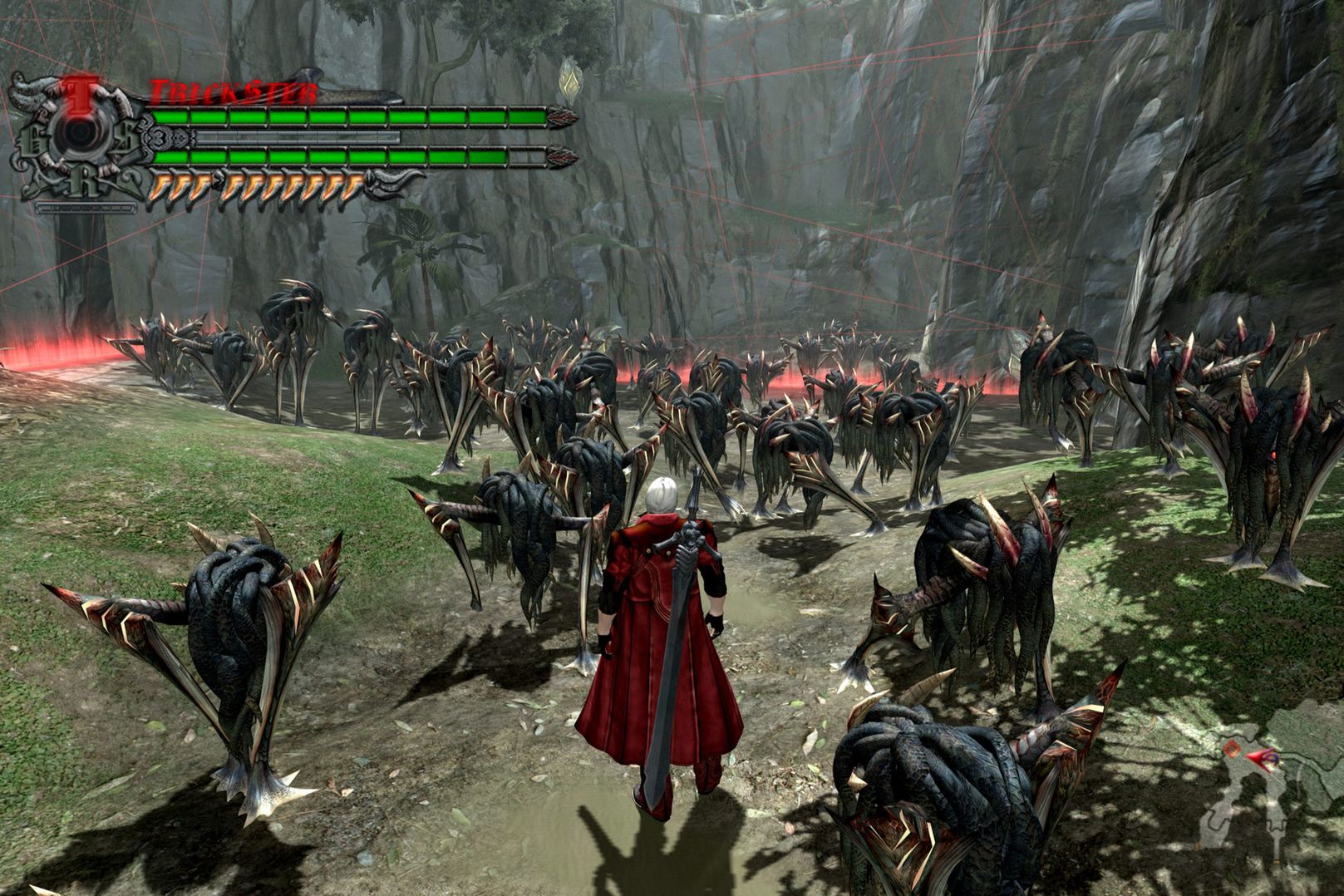Click the empty gray gauge below the health bar
This screenshot has height=896, width=1344.
click(x=298, y=136)
